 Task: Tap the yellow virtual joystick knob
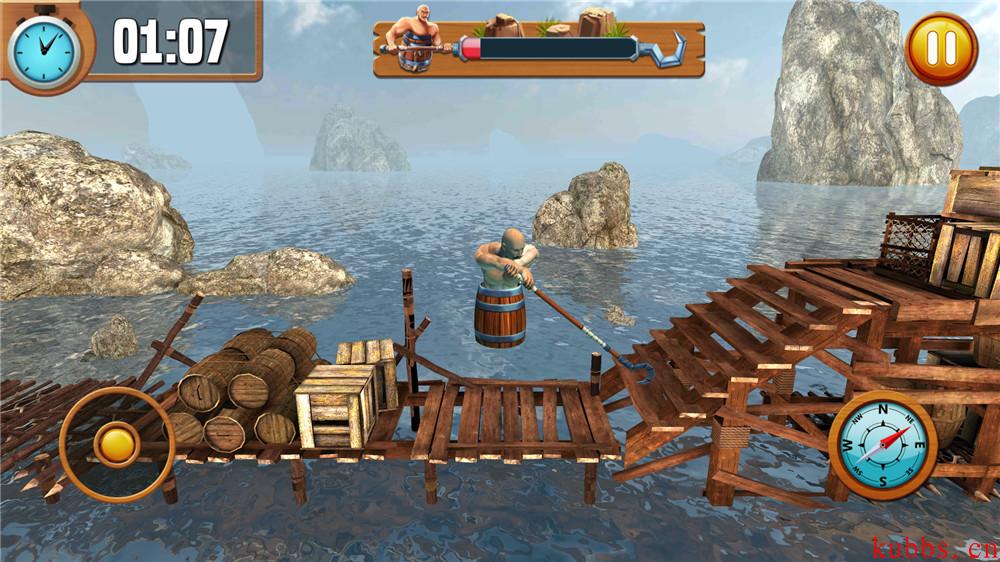(x=116, y=444)
